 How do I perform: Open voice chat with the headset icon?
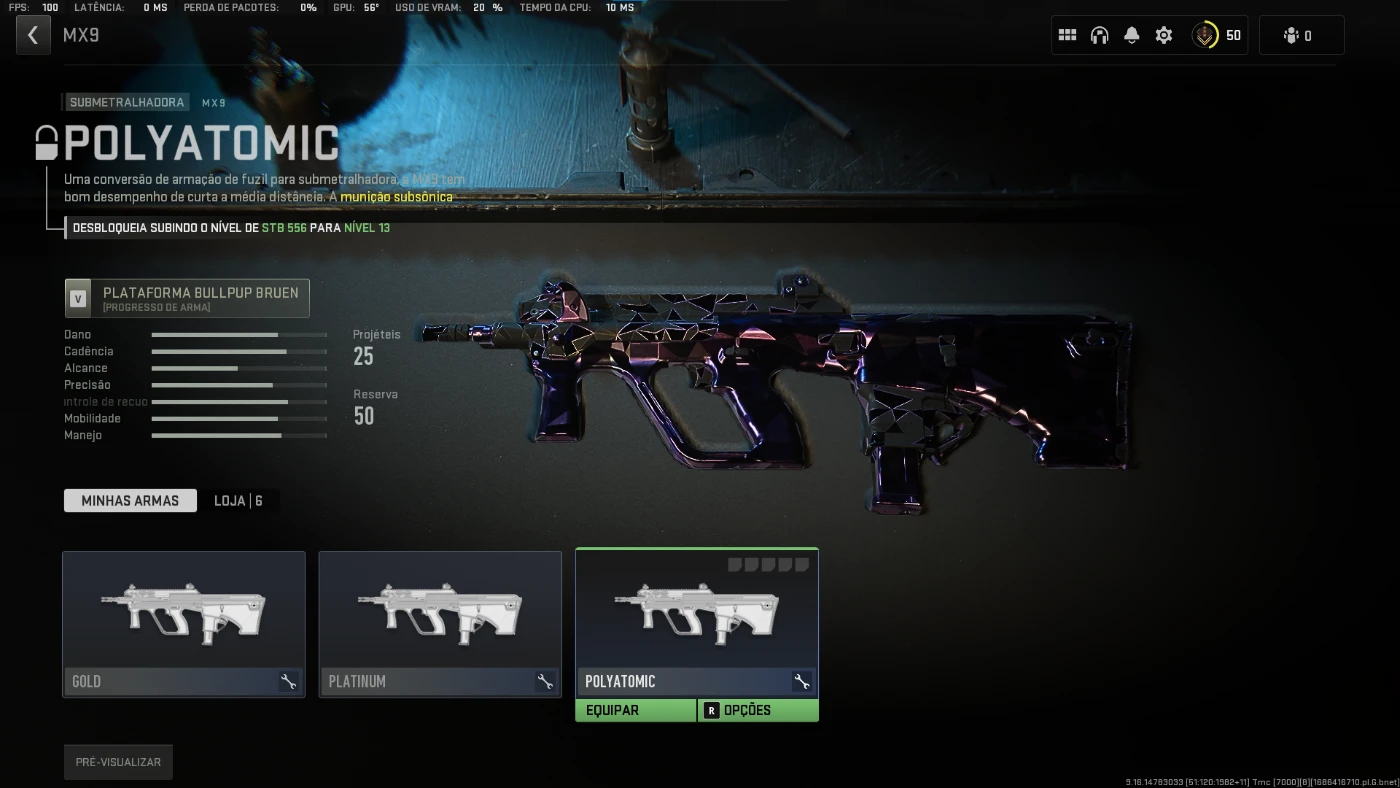coord(1099,34)
